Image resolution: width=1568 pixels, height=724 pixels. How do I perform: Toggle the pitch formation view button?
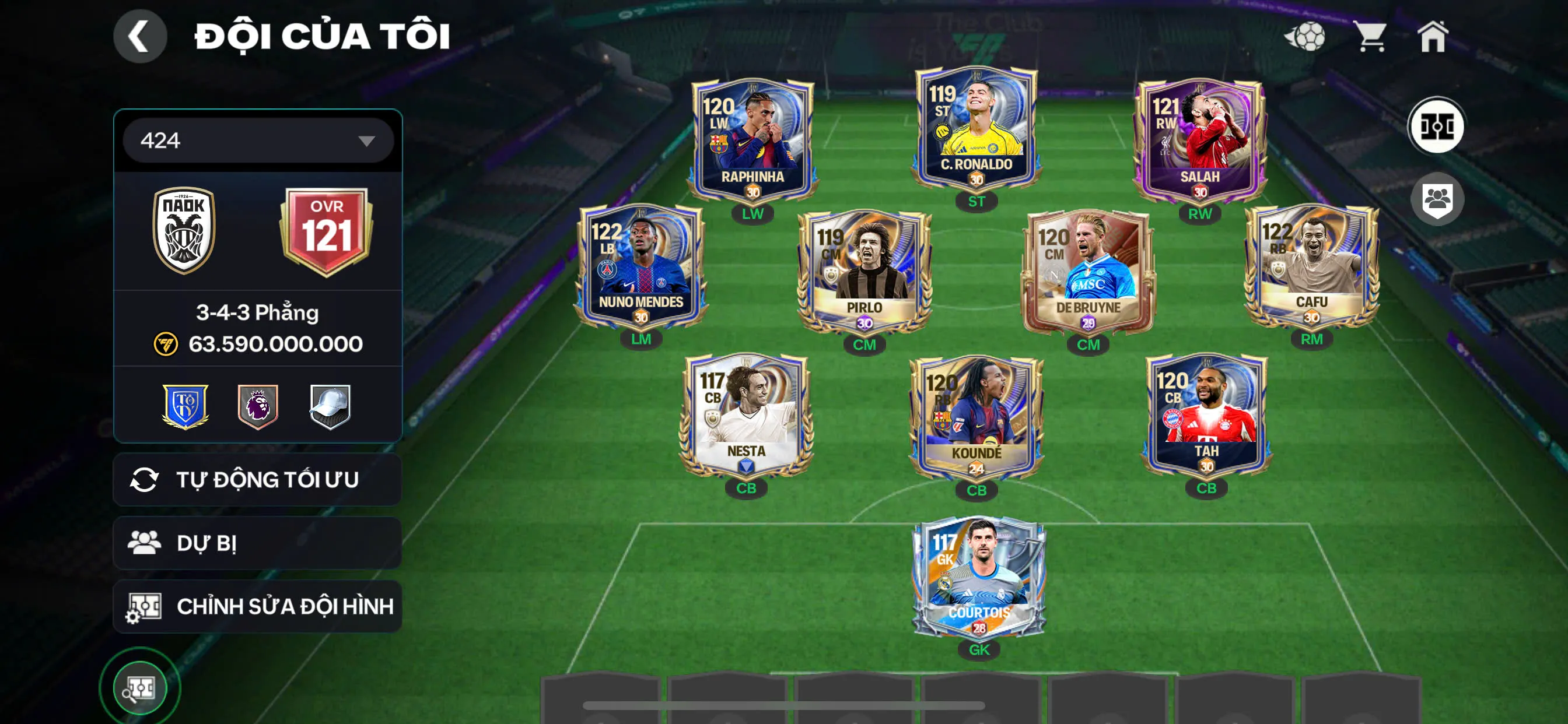1437,126
